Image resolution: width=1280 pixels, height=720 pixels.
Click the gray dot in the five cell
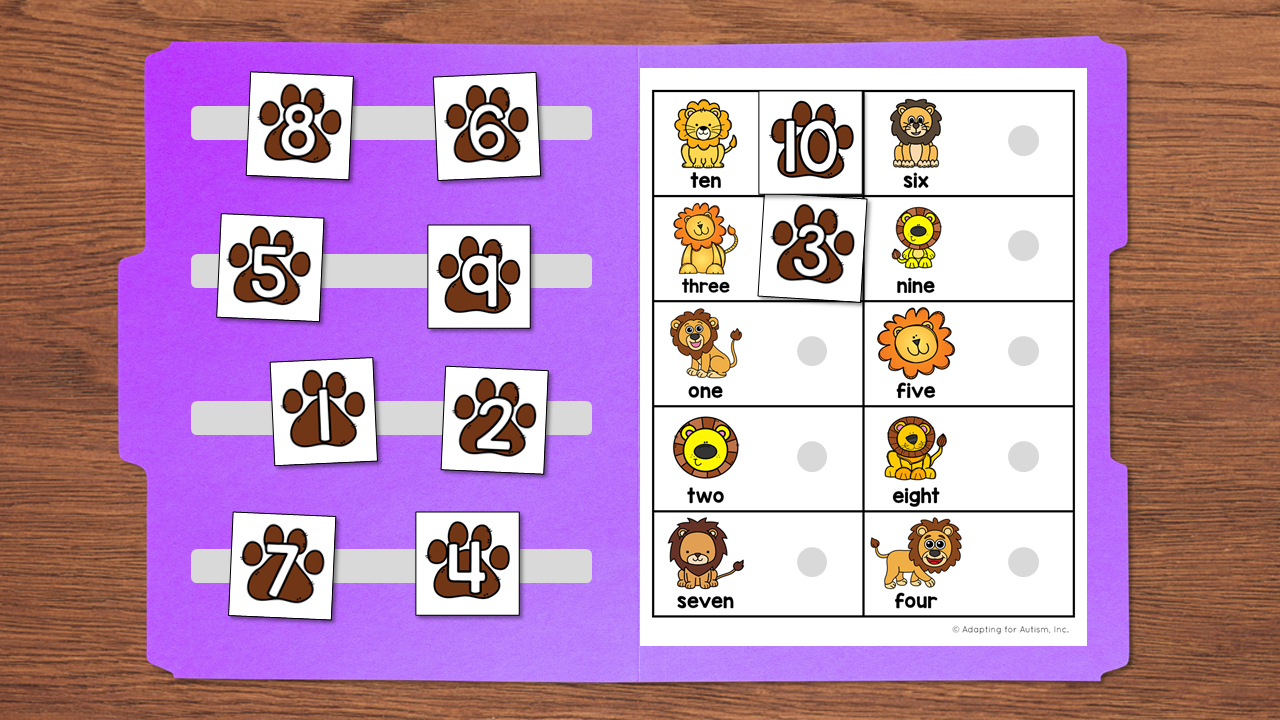pyautogui.click(x=1023, y=351)
